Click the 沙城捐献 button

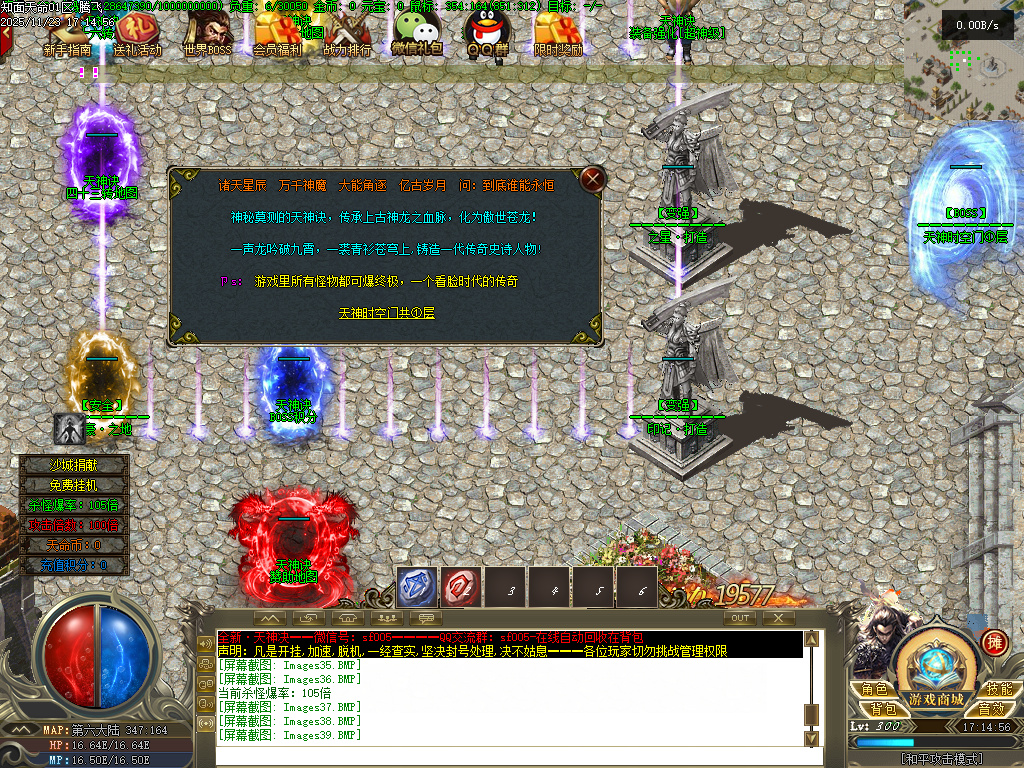[76, 465]
